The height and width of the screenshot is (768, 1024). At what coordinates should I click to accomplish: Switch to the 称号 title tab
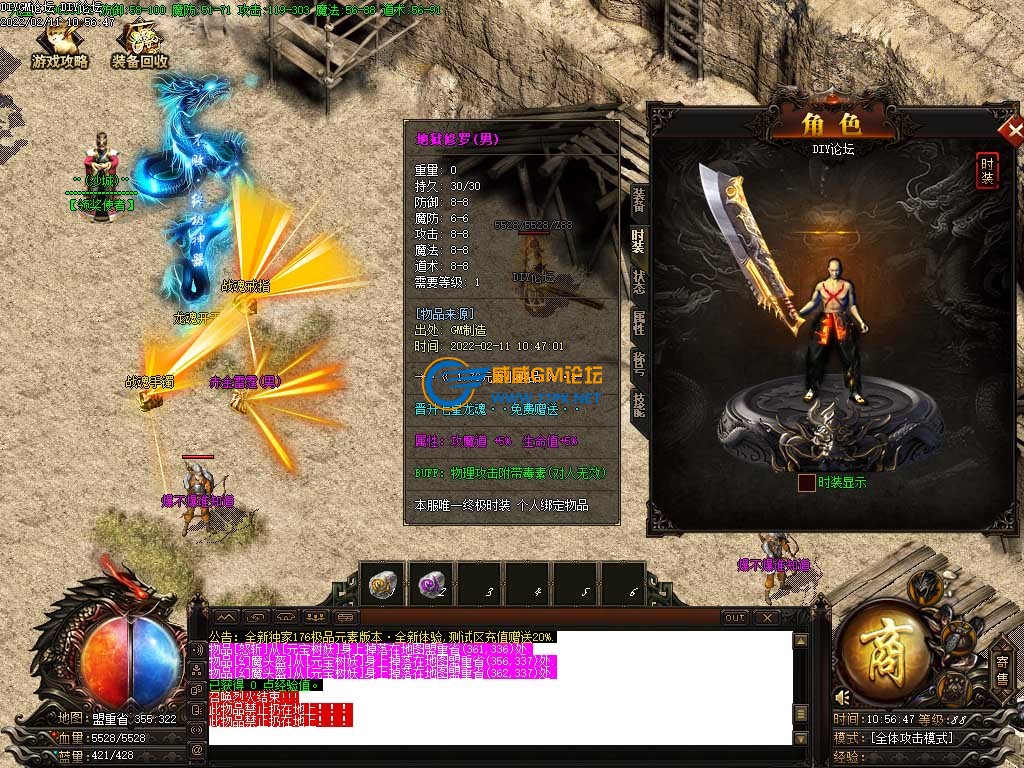pyautogui.click(x=638, y=364)
